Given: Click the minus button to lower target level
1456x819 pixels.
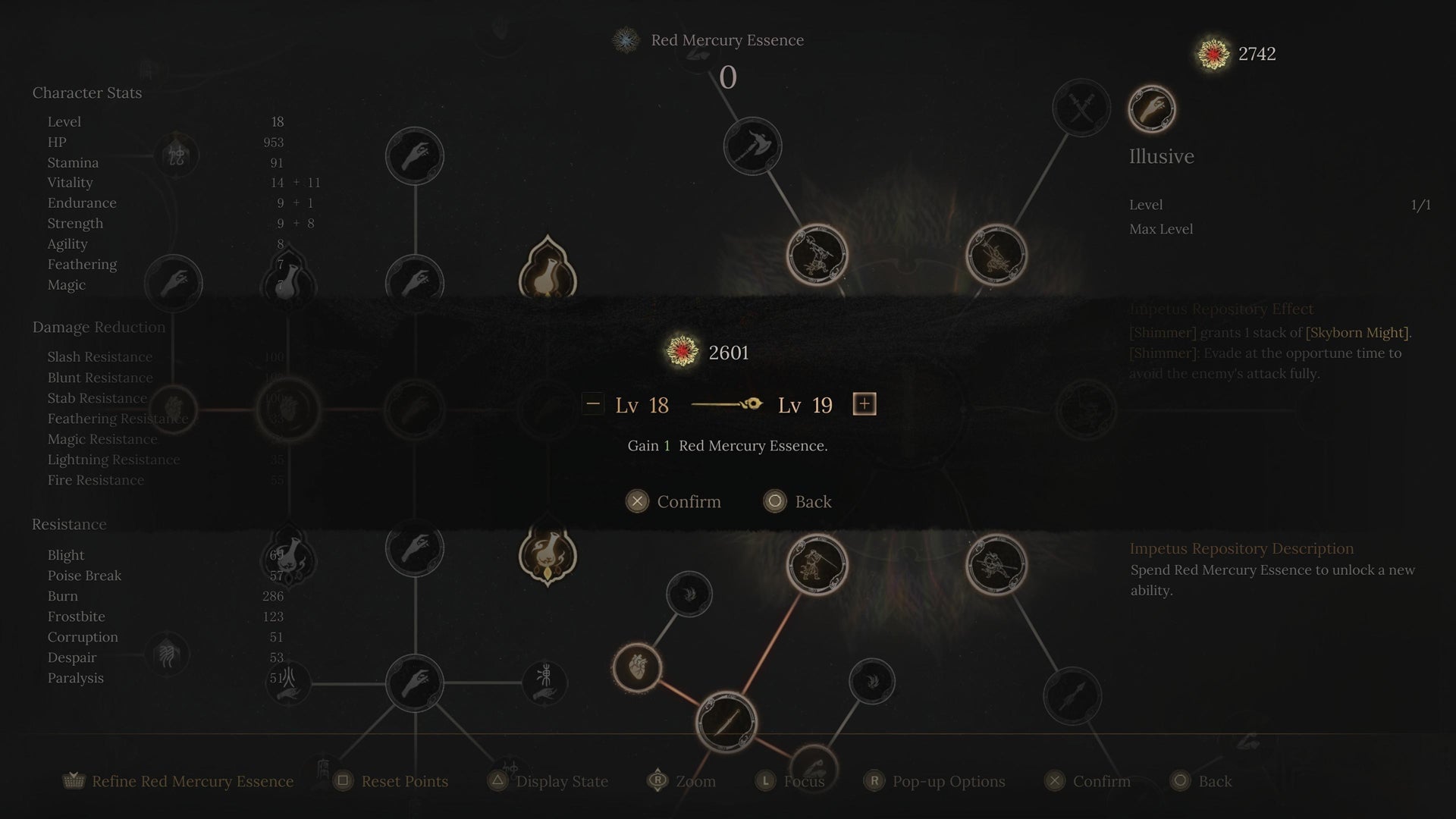Looking at the screenshot, I should pos(592,404).
